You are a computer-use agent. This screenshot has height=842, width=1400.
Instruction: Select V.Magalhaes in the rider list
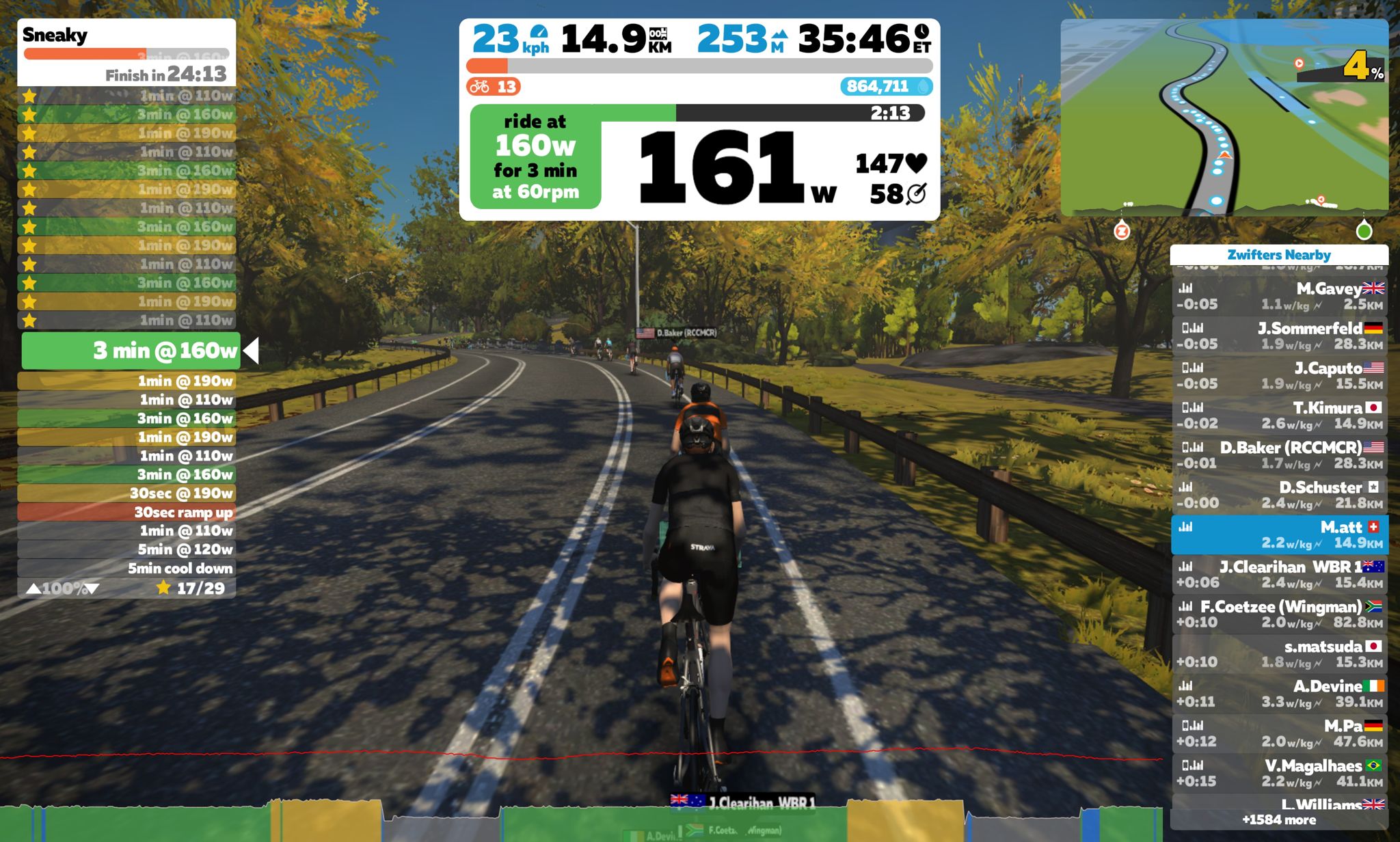tap(1279, 773)
